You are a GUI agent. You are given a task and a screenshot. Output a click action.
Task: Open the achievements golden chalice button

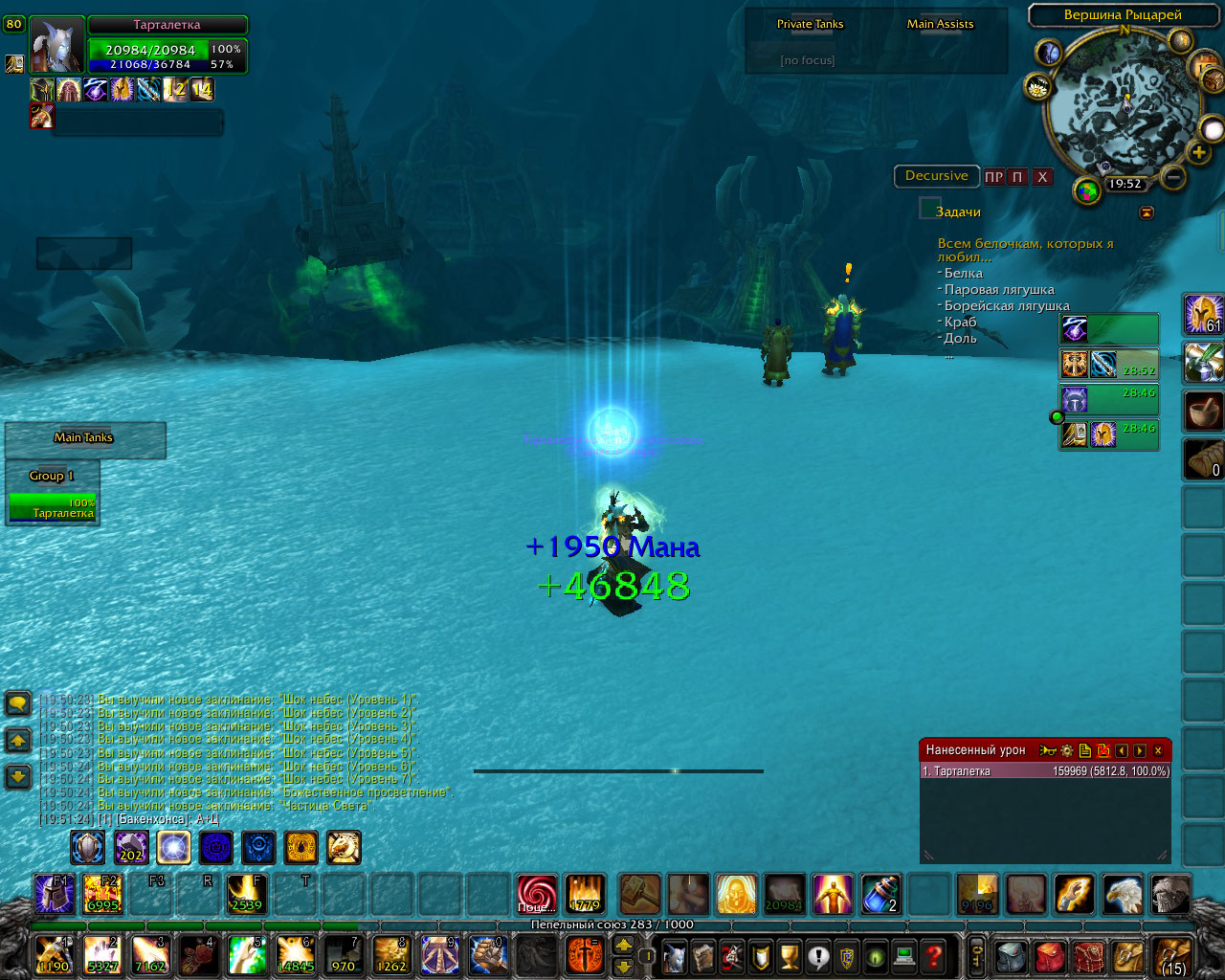tap(789, 955)
